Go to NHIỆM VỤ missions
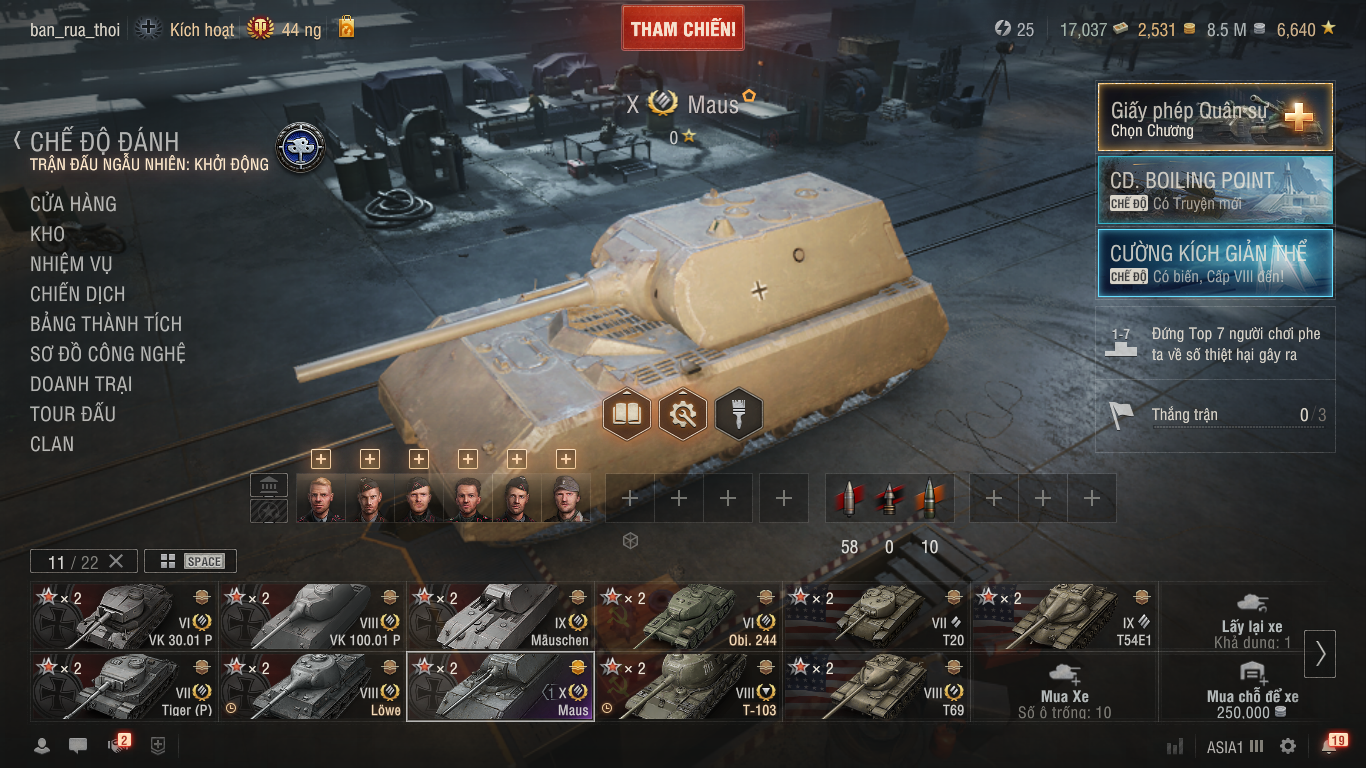1366x768 pixels. [71, 264]
